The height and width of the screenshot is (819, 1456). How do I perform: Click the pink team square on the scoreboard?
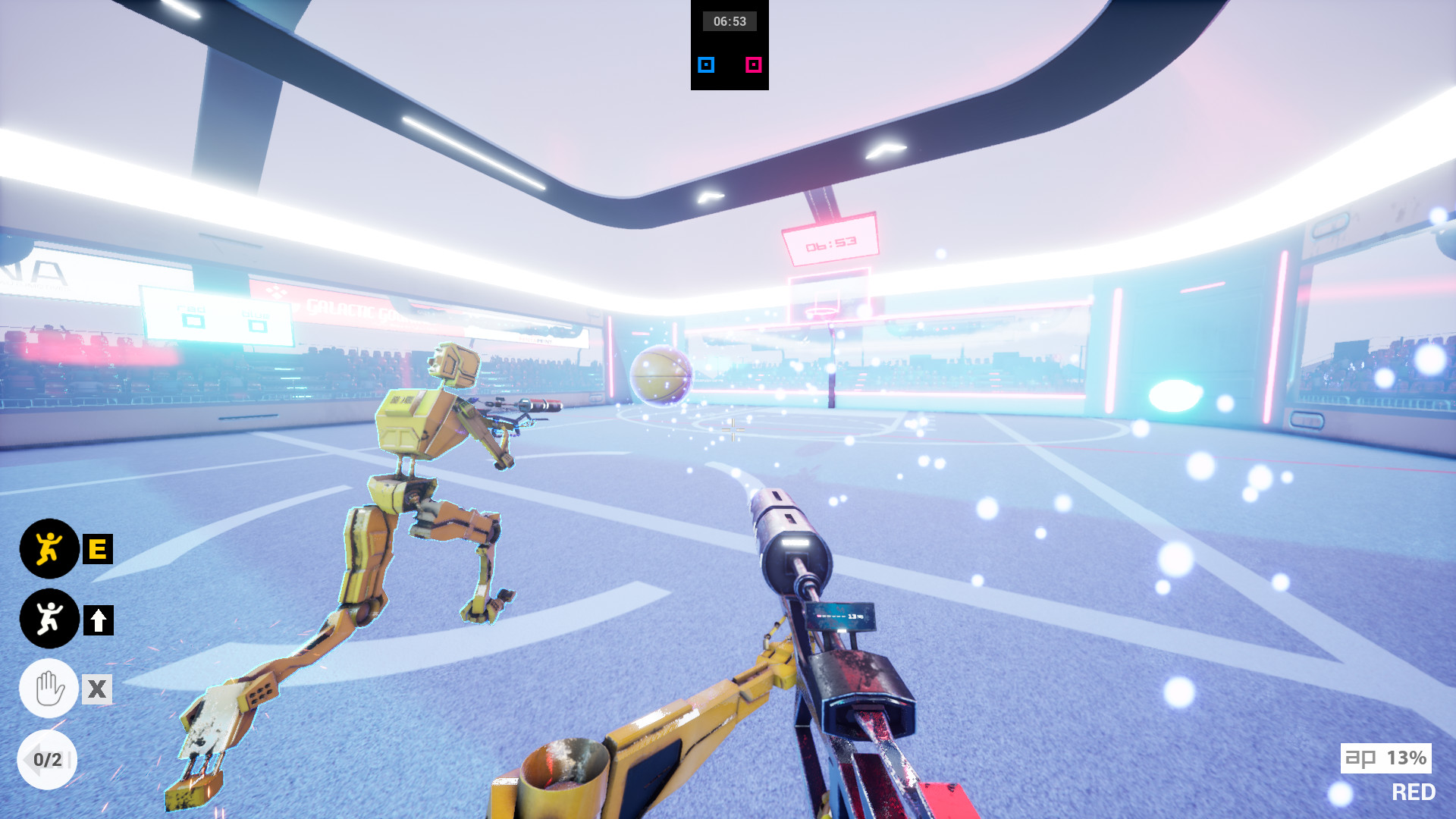pyautogui.click(x=753, y=65)
